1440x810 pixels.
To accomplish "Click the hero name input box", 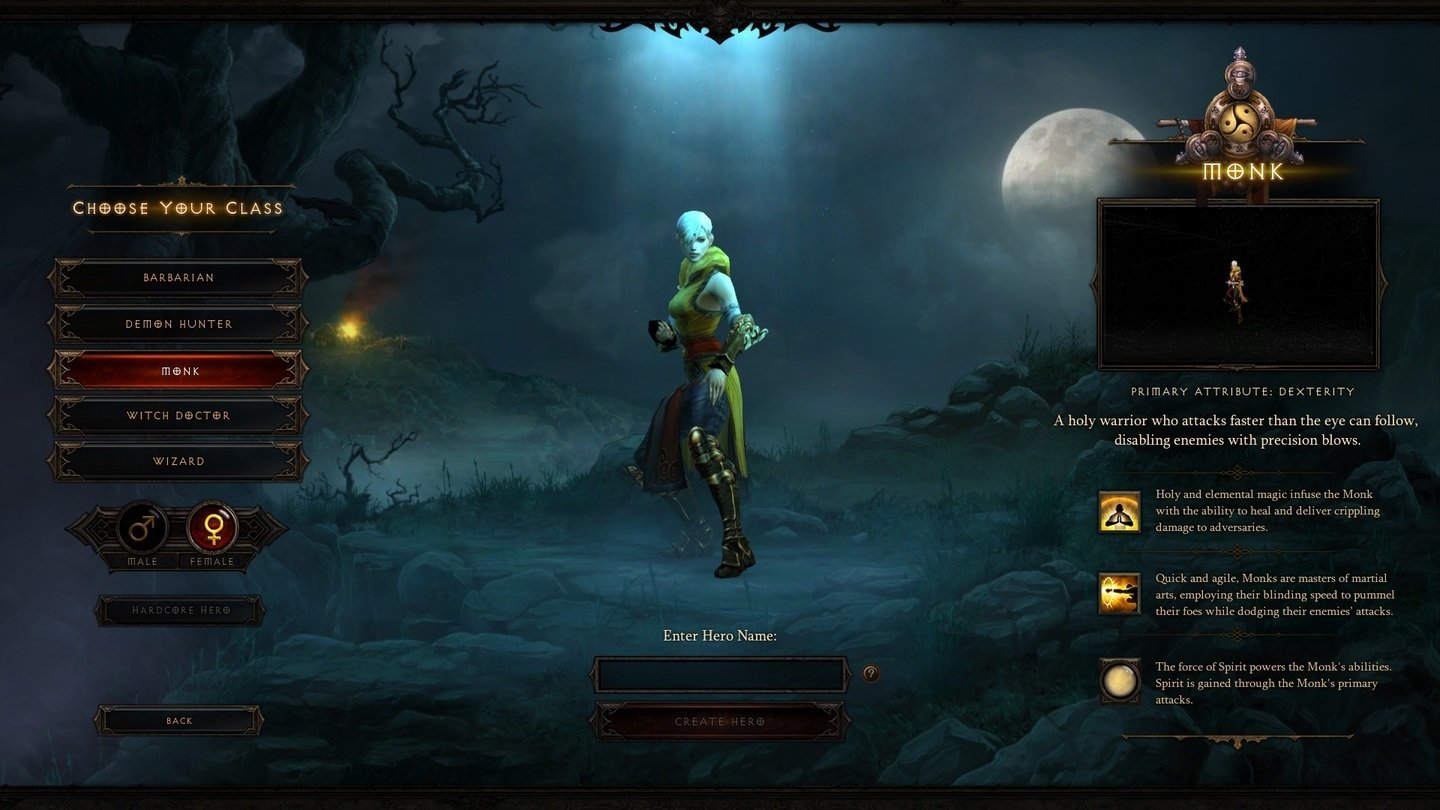I will pos(719,675).
